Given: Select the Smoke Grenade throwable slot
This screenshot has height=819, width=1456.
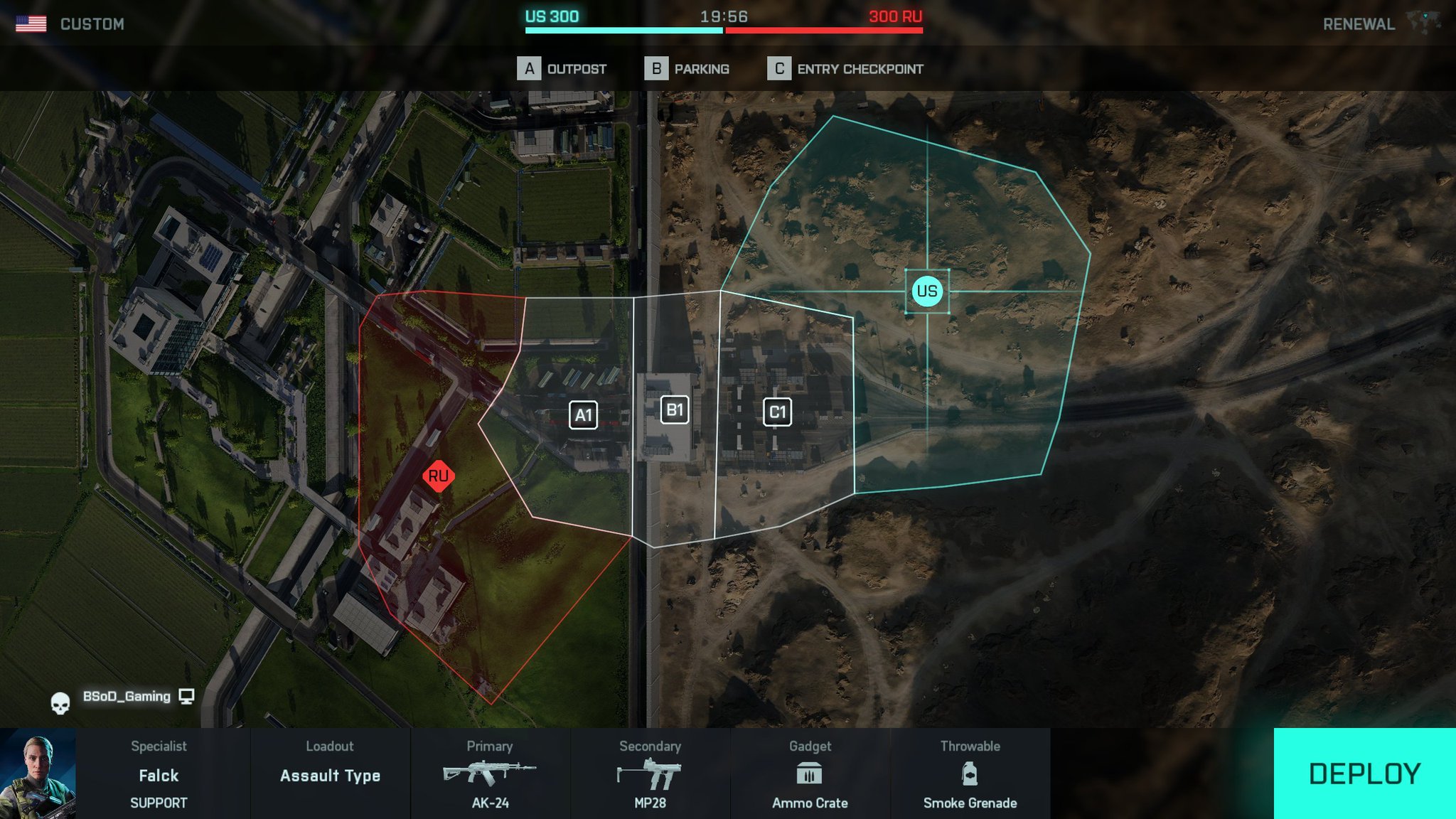Looking at the screenshot, I should (970, 774).
